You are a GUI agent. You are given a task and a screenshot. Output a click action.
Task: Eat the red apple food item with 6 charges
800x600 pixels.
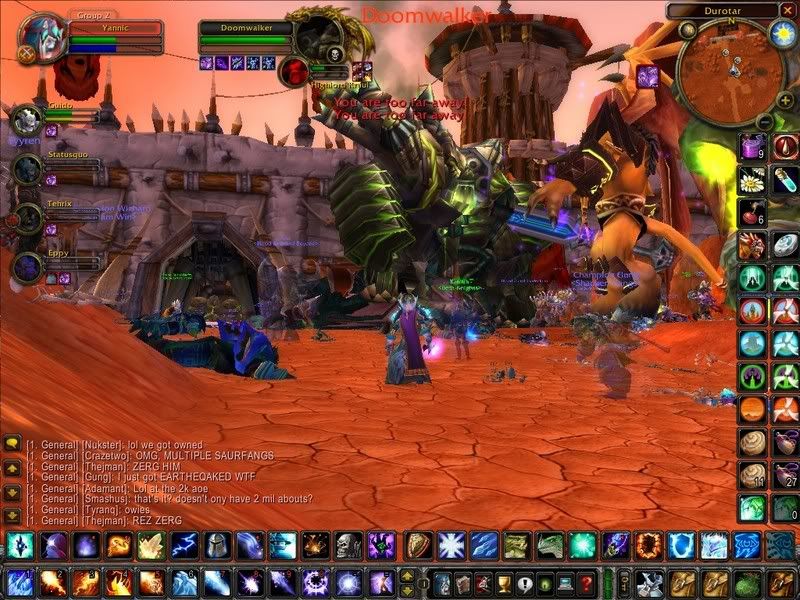point(752,213)
